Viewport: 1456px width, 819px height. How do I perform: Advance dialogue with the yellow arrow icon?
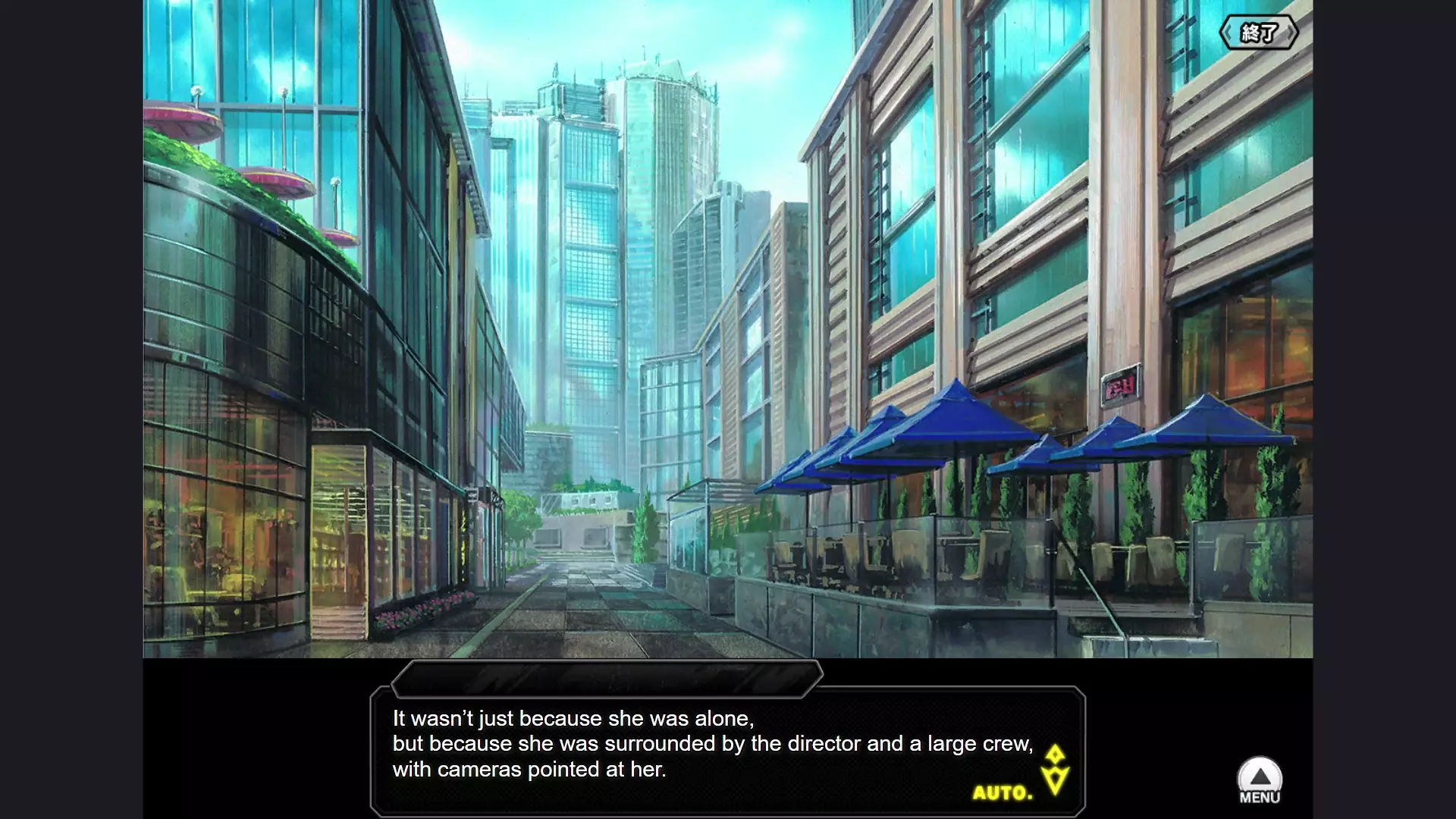click(1055, 770)
